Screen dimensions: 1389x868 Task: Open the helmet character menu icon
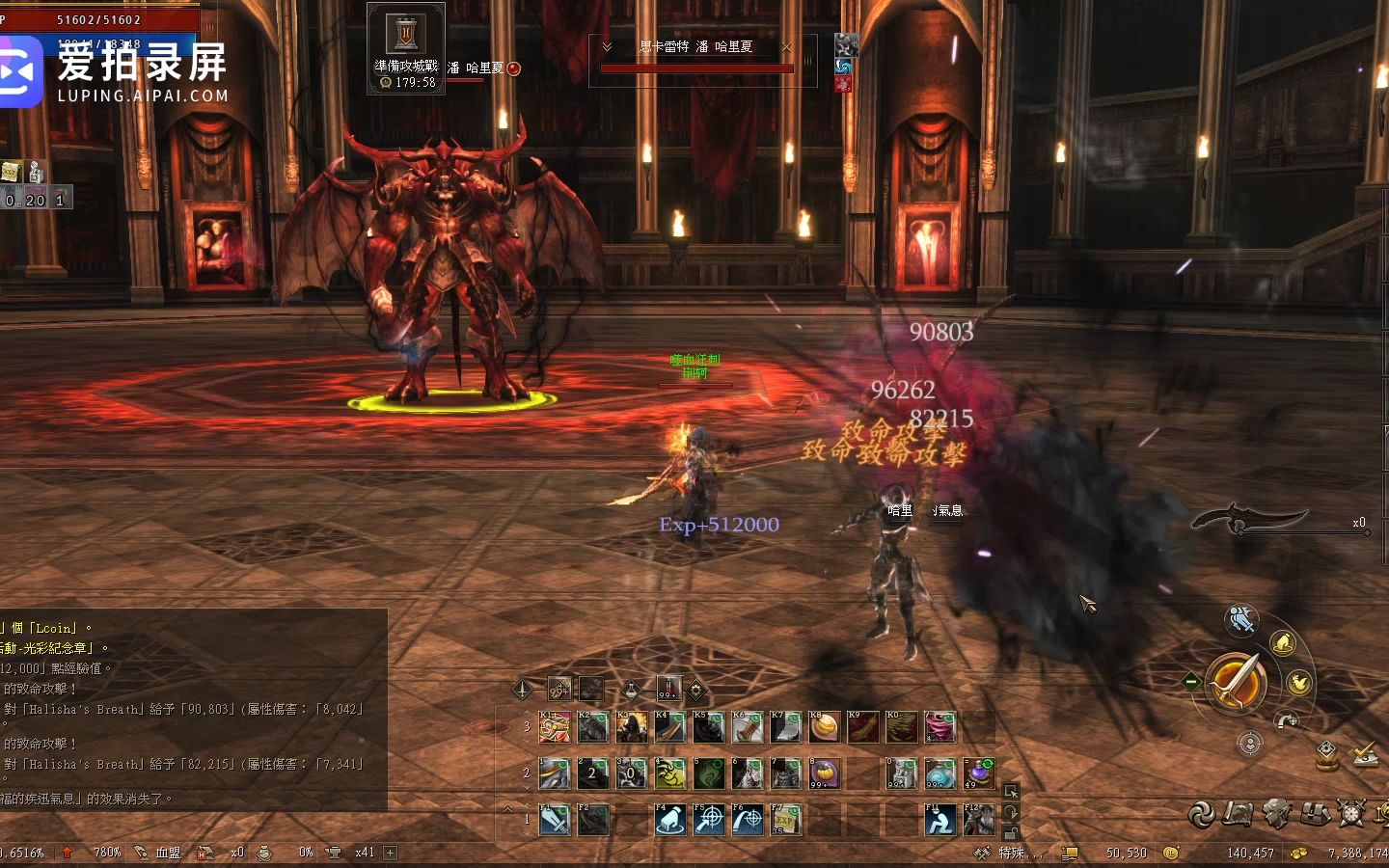coord(1276,814)
